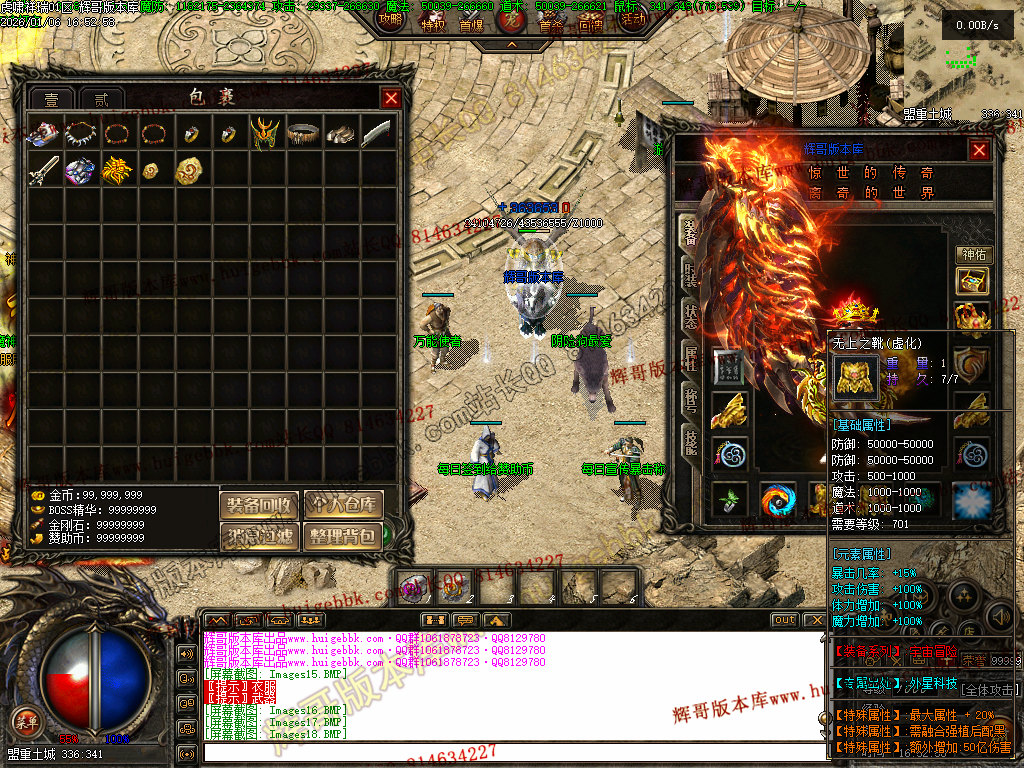1024x768 pixels.
Task: Sort inventory with 整理背包 button
Action: [343, 536]
